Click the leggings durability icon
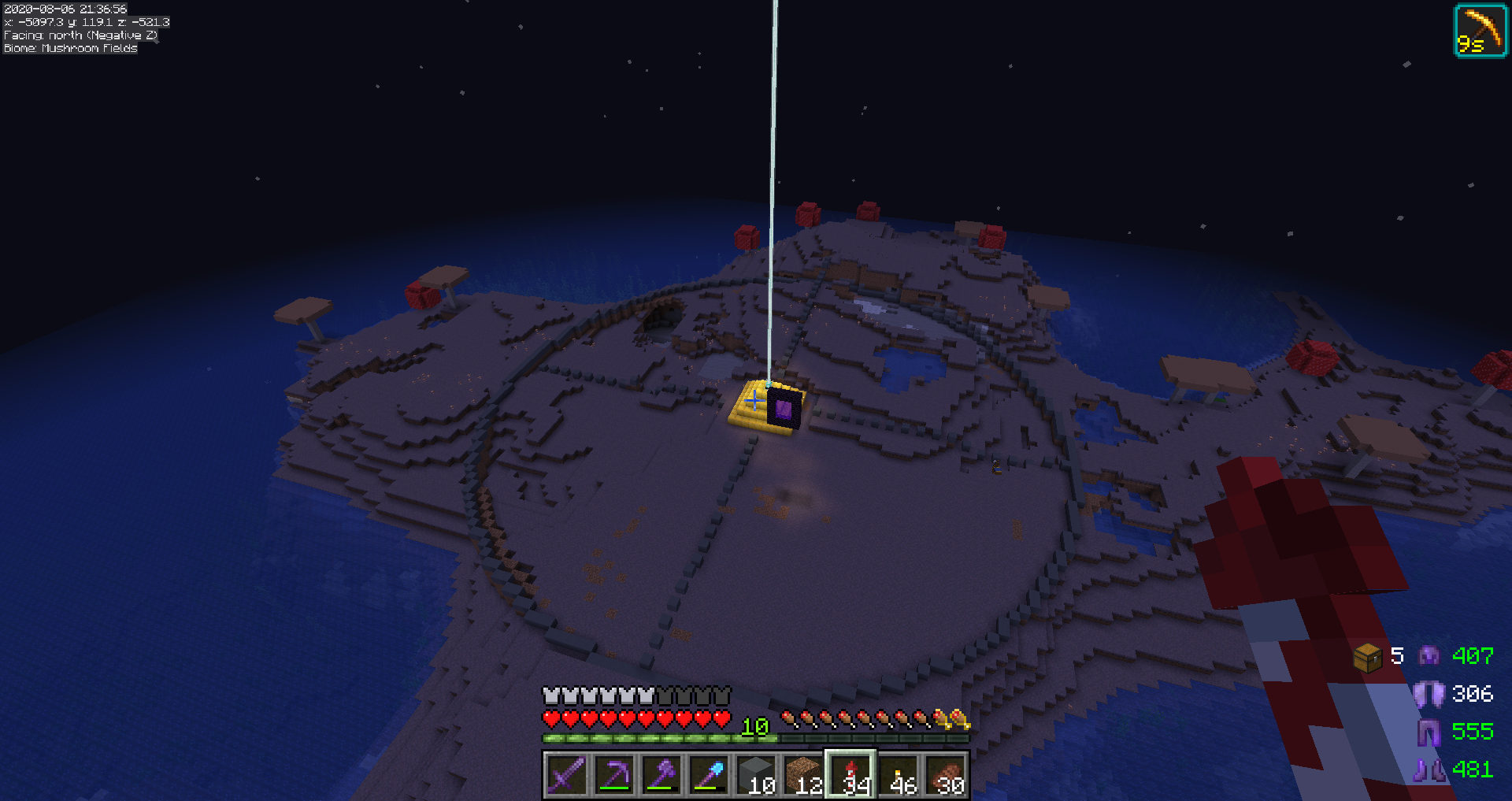This screenshot has width=1512, height=801. tap(1429, 732)
